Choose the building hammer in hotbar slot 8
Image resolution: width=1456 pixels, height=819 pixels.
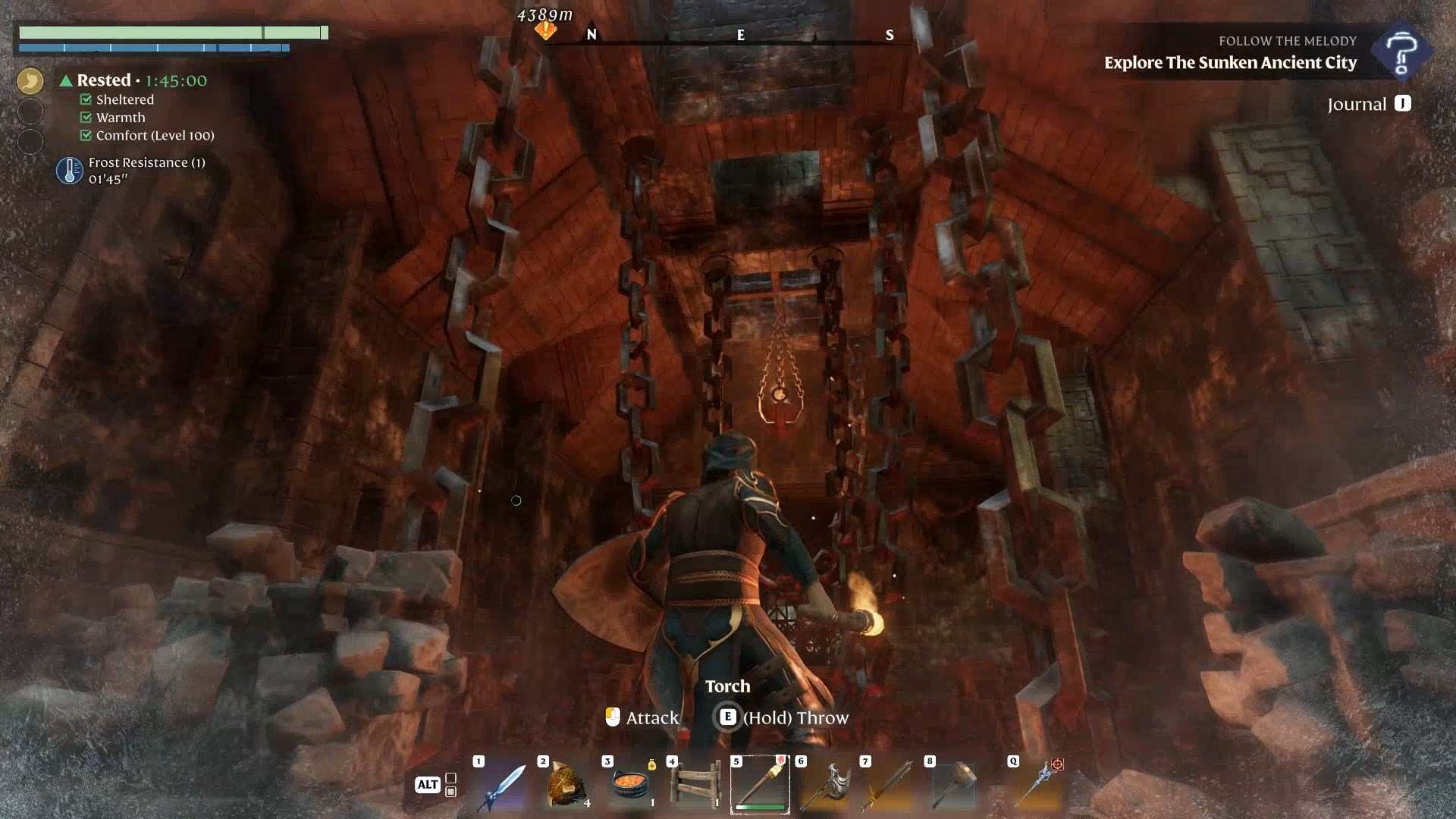point(953,786)
